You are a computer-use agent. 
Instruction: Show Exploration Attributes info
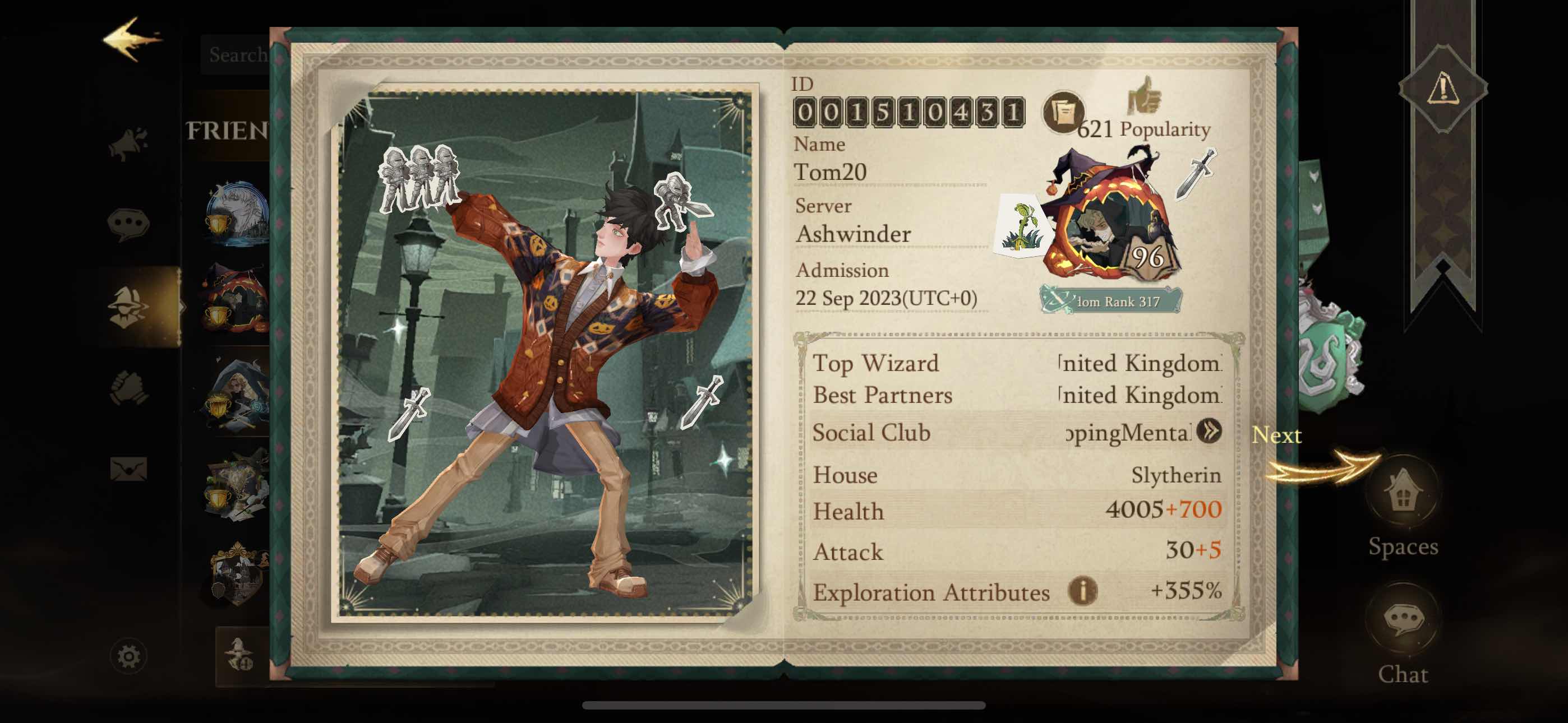[x=1082, y=591]
